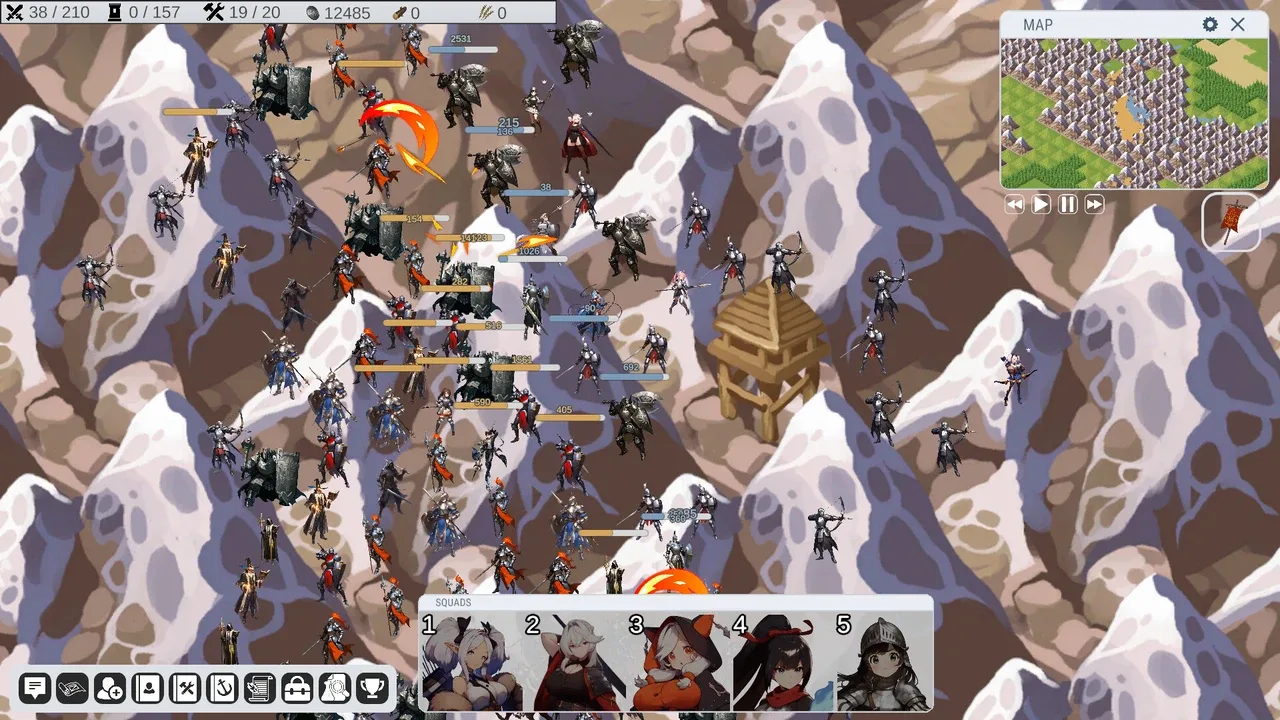
Task: Open the character roster book
Action: pos(148,688)
